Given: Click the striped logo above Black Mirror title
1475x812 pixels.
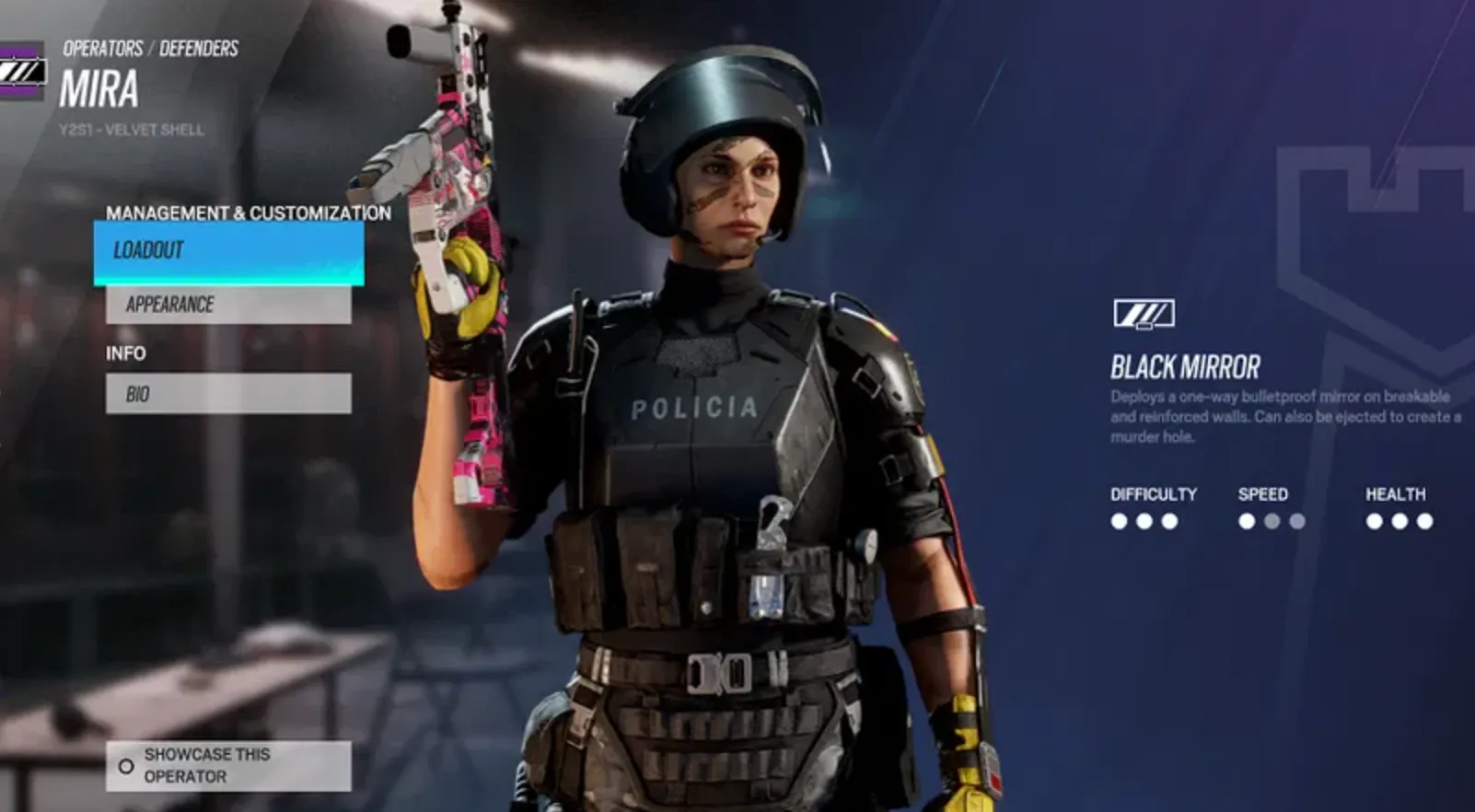Looking at the screenshot, I should coord(1144,313).
